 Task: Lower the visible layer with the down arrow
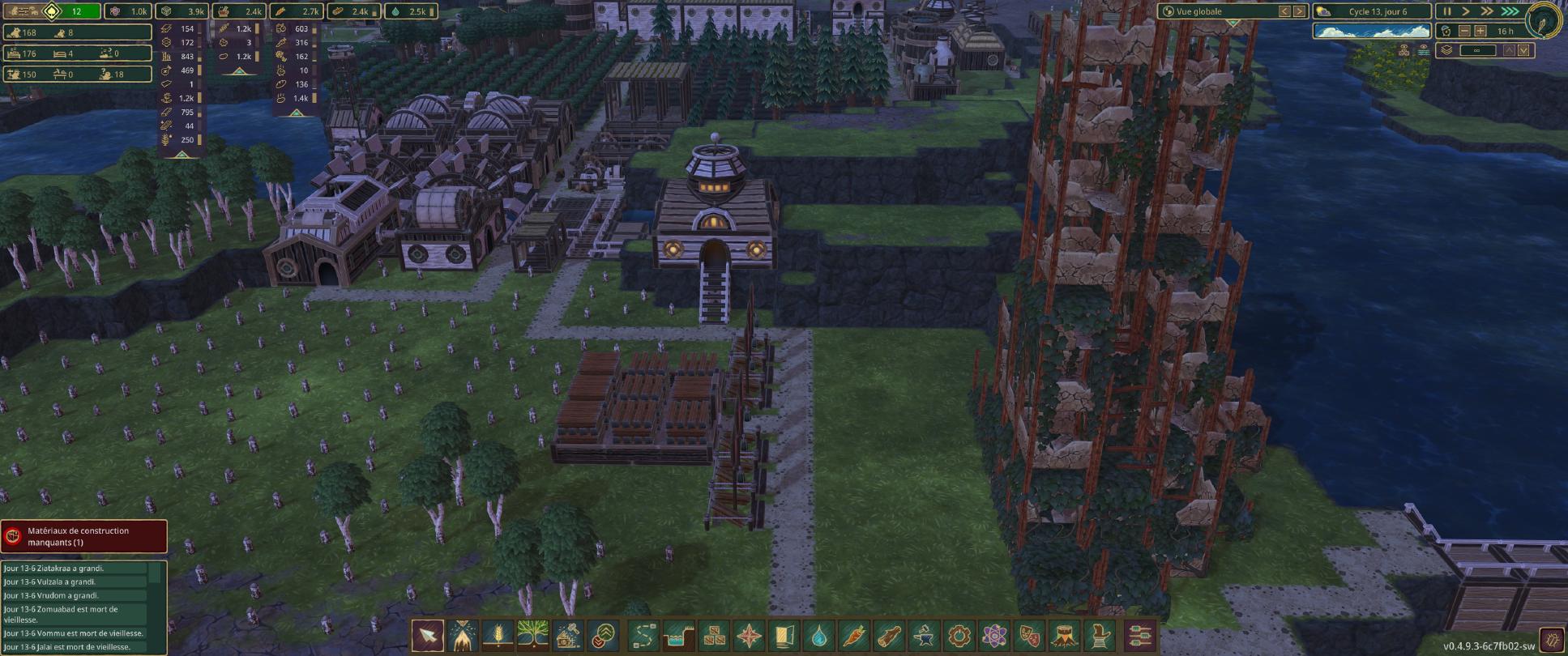point(1523,50)
